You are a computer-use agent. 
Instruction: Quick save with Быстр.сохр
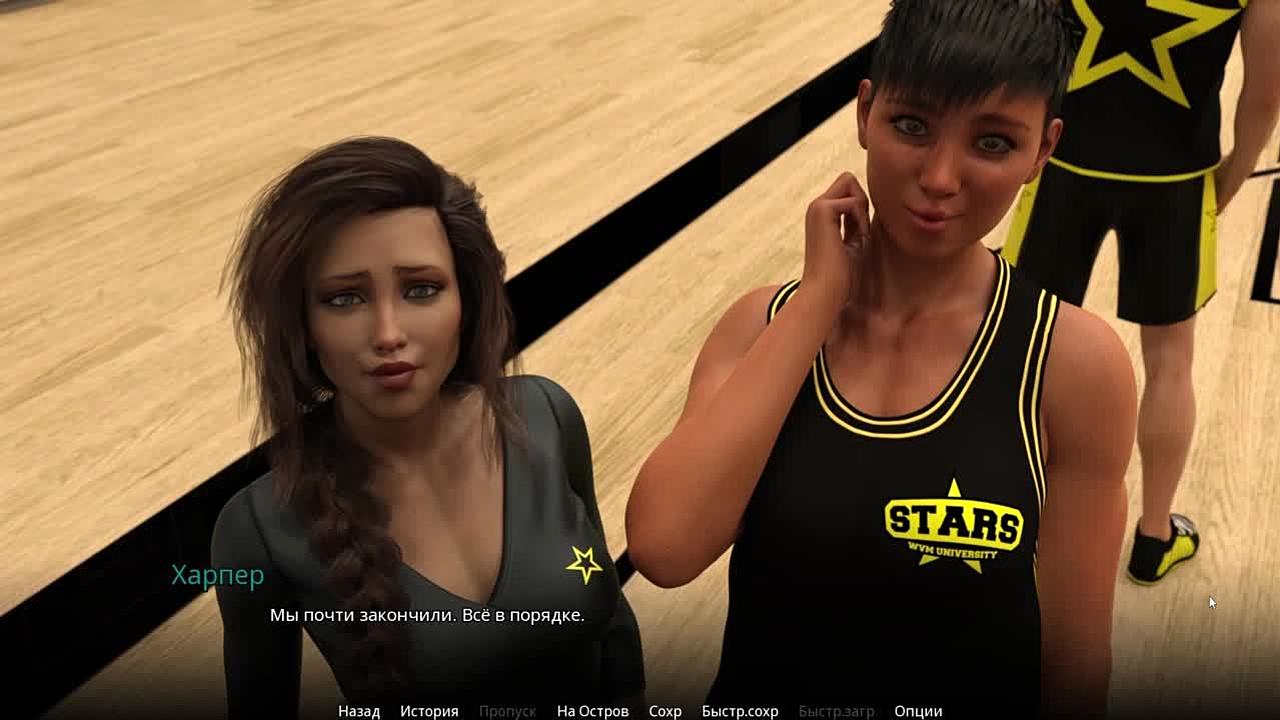[x=740, y=711]
